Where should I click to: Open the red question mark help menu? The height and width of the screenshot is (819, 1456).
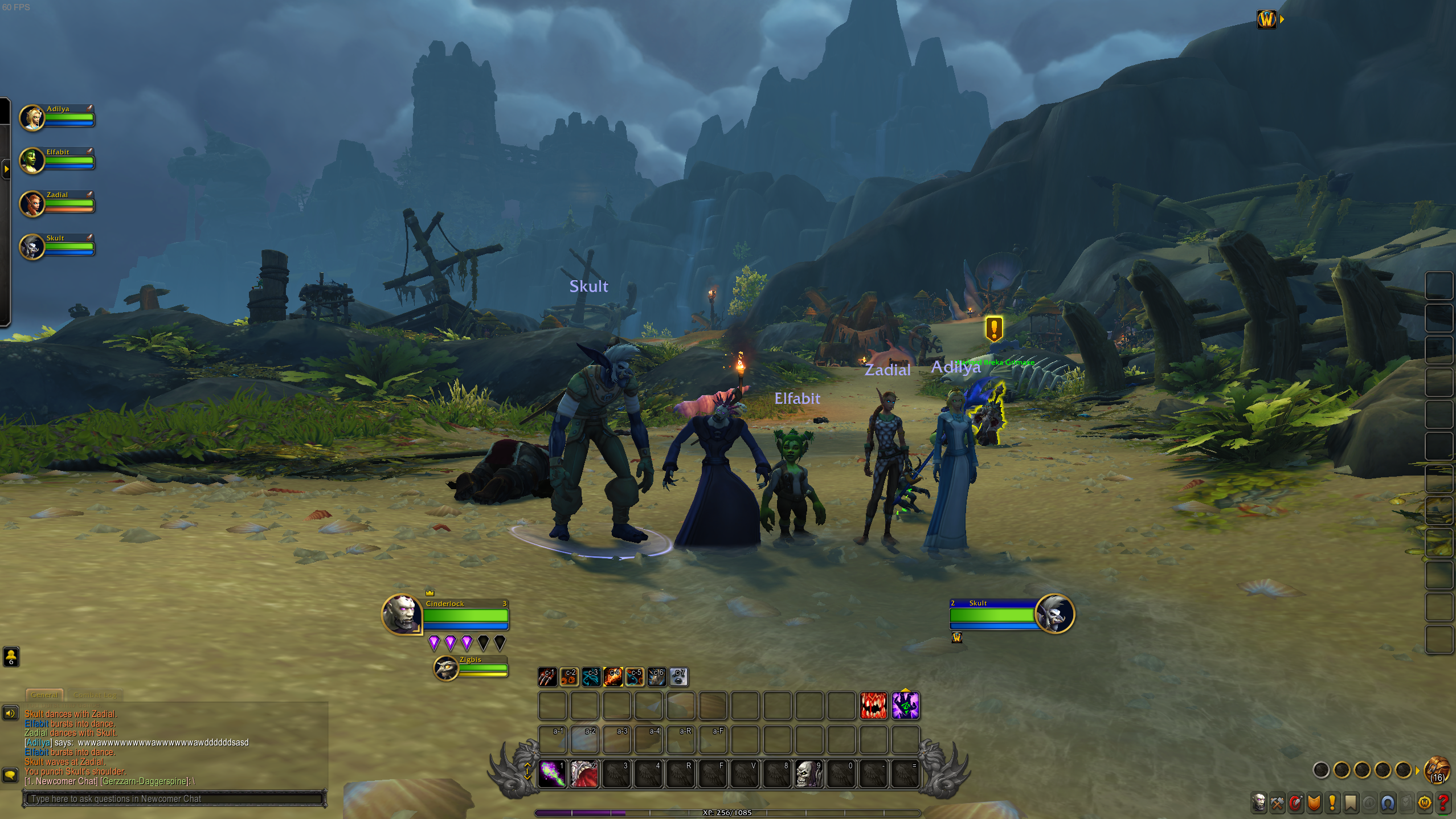(x=1443, y=803)
